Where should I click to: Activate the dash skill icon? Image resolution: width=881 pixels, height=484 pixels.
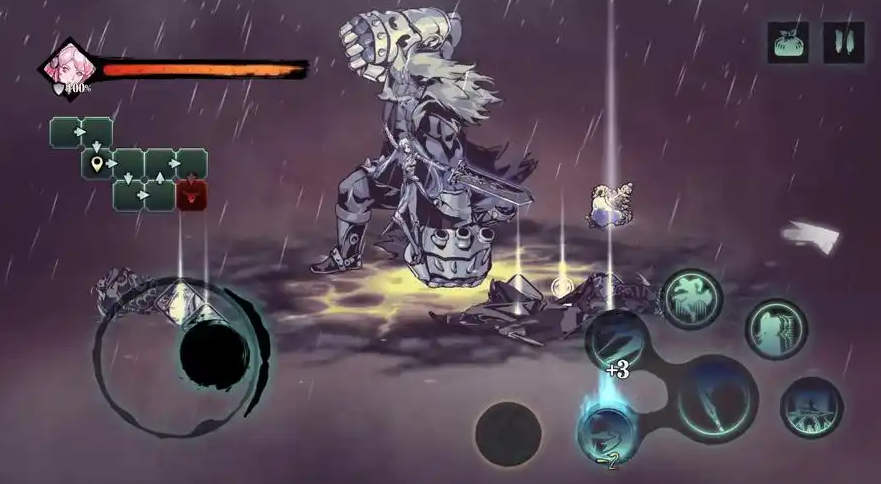[x=811, y=407]
